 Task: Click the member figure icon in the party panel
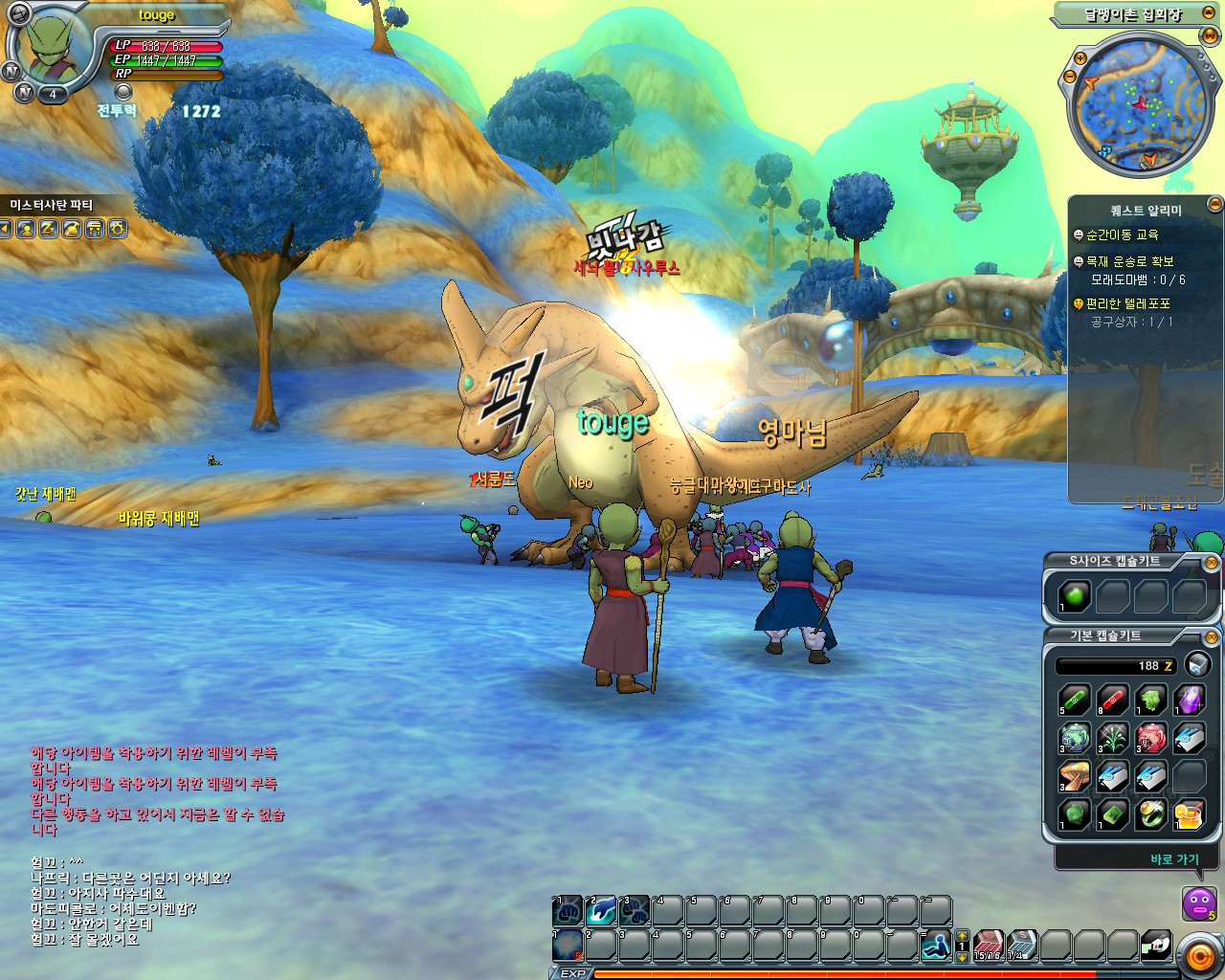coord(27,229)
